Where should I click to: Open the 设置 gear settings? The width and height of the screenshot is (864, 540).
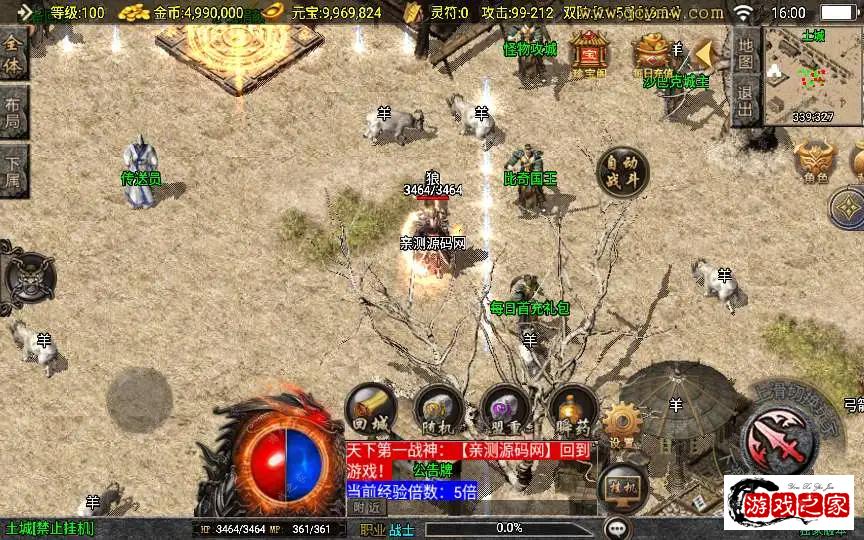(622, 424)
